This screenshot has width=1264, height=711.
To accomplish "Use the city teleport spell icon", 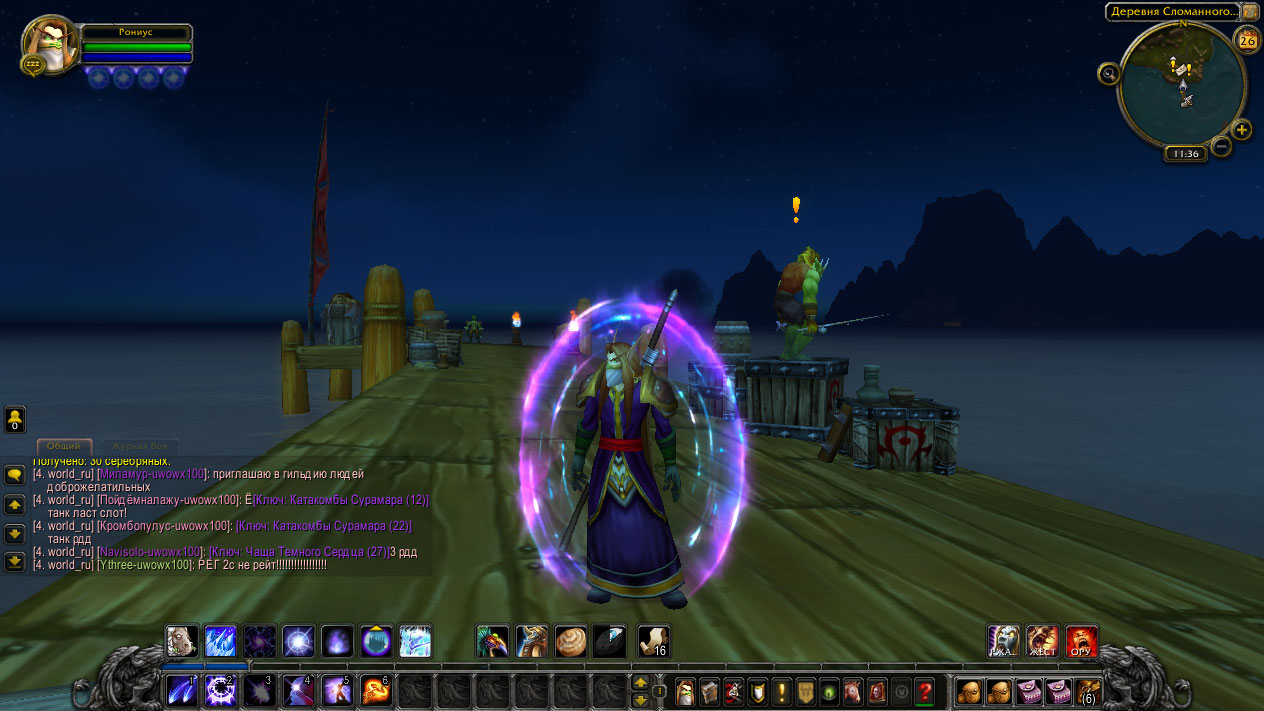I will [376, 641].
